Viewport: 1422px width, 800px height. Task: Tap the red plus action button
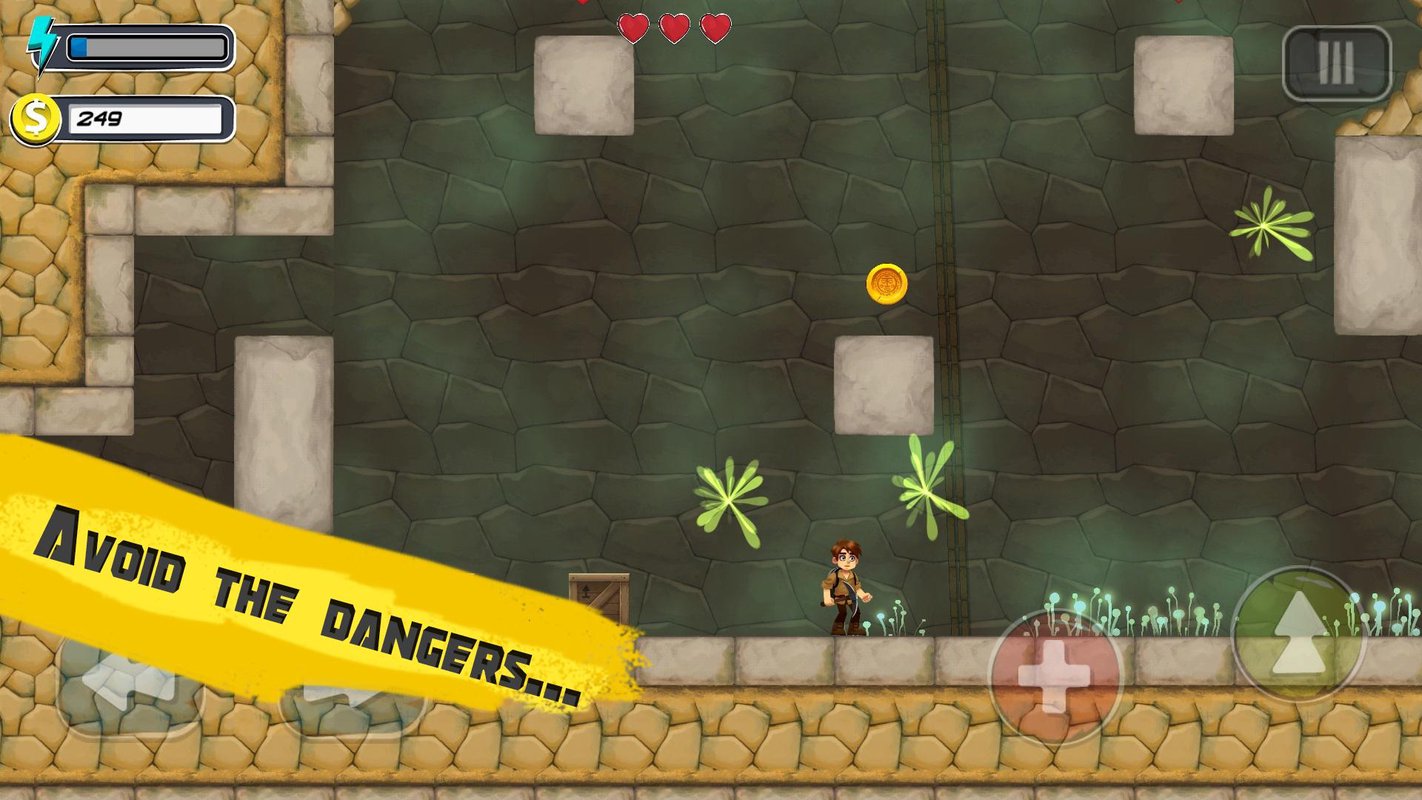pyautogui.click(x=1055, y=677)
